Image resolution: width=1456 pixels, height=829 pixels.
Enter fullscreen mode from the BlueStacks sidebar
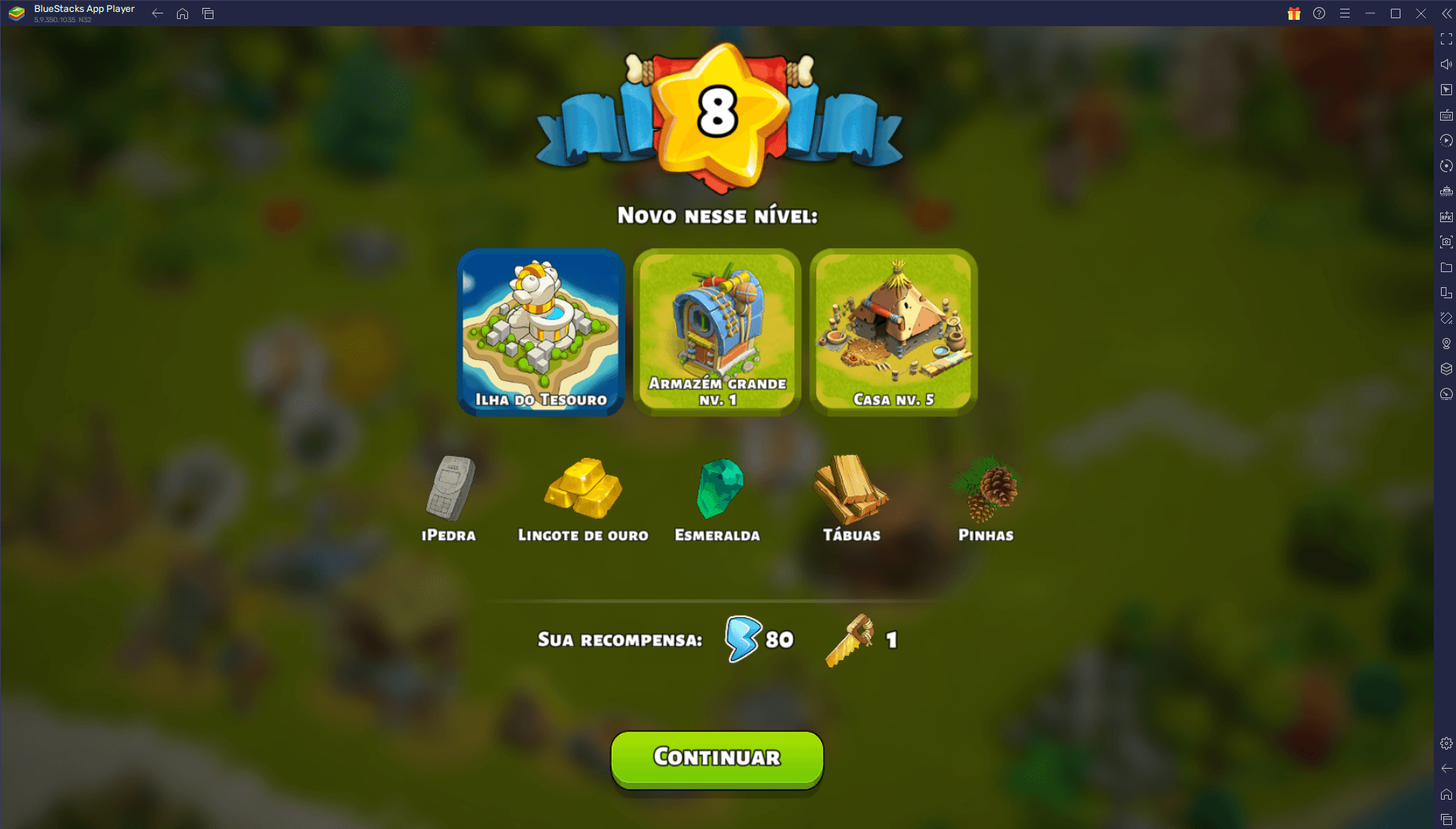pos(1446,38)
